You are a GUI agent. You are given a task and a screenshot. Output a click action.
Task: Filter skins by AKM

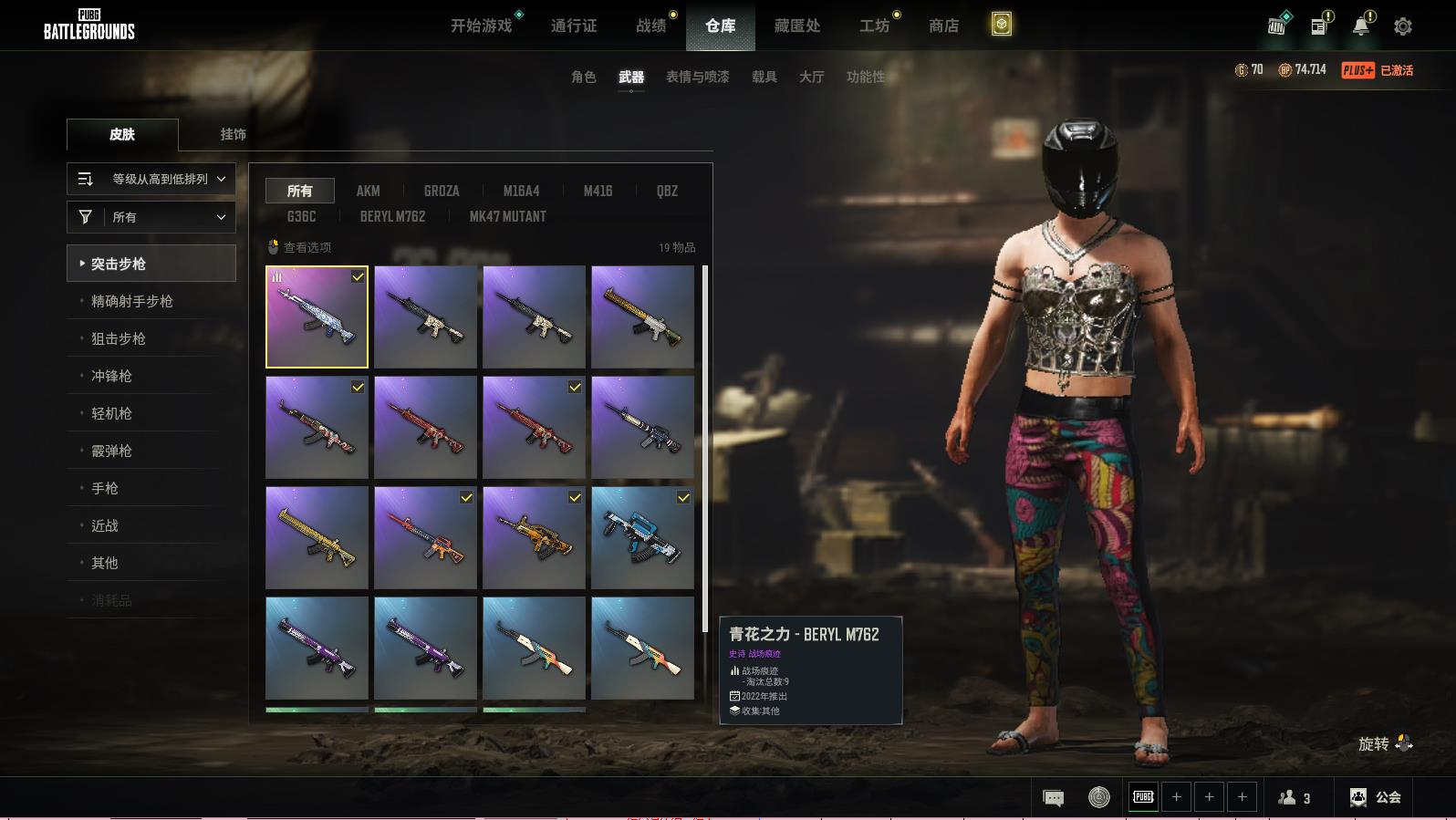368,191
